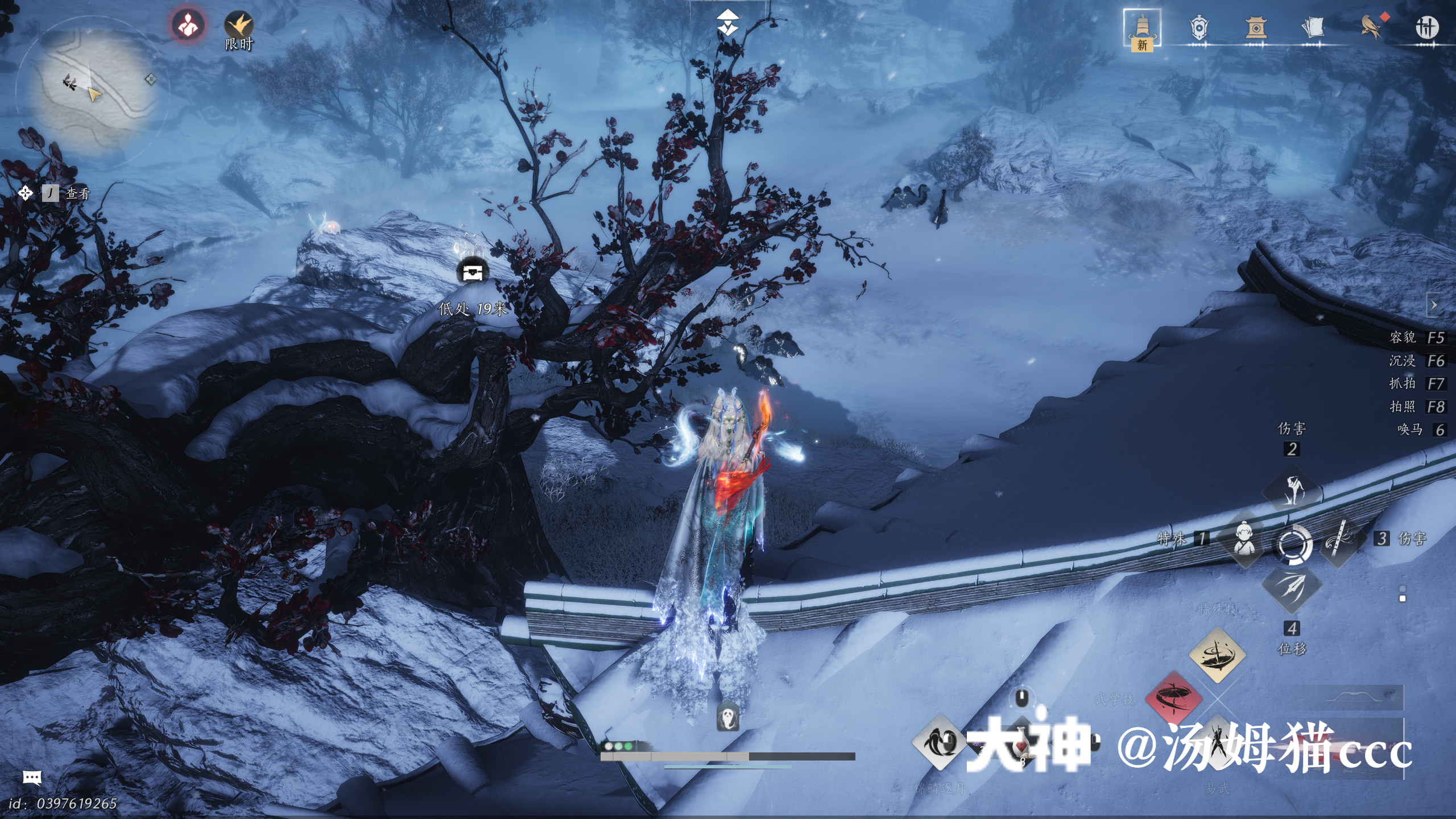Image resolution: width=1456 pixels, height=819 pixels.
Task: Activate the arrow dash movement skill
Action: 1292,588
